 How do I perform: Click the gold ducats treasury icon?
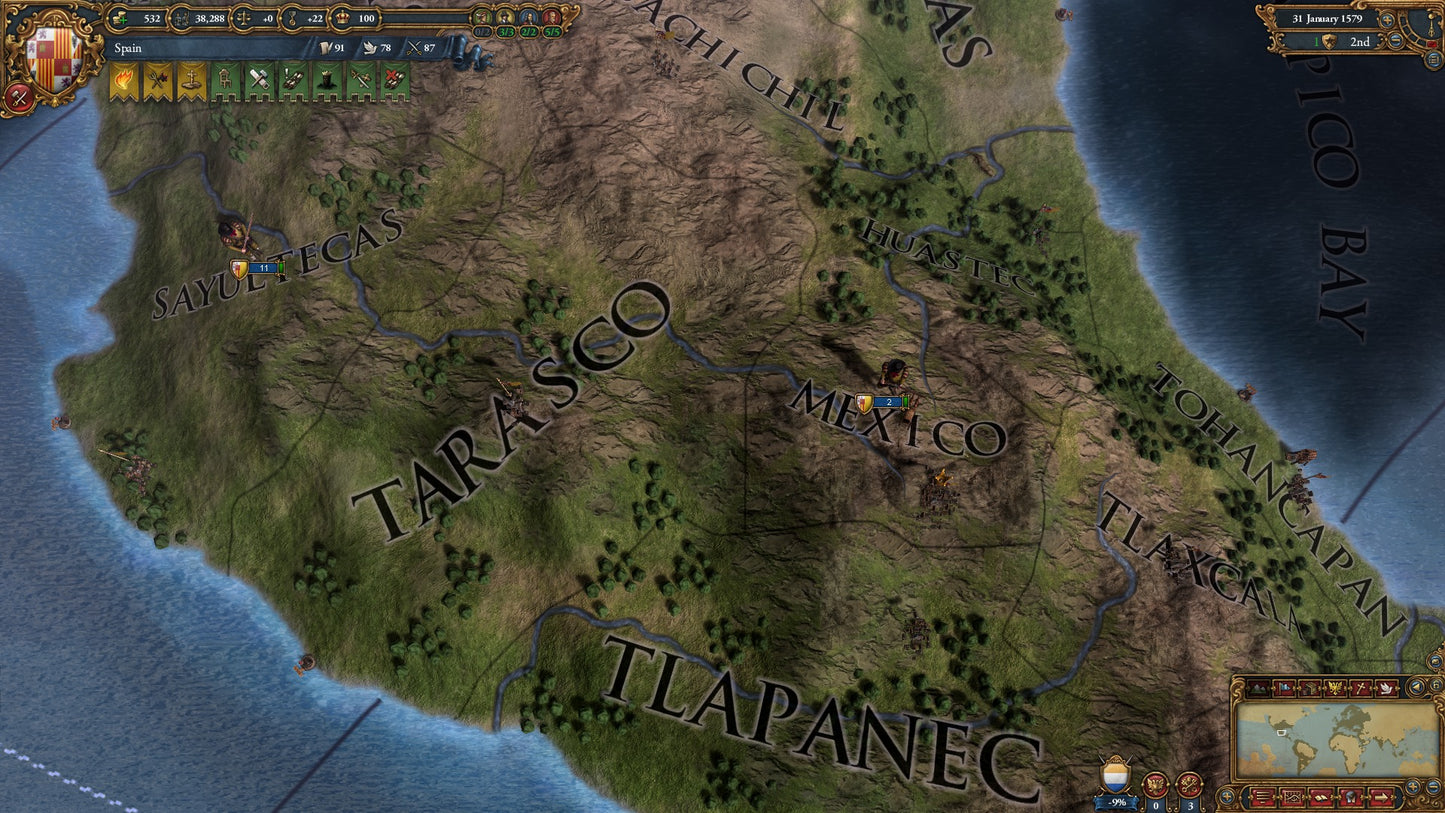click(120, 18)
